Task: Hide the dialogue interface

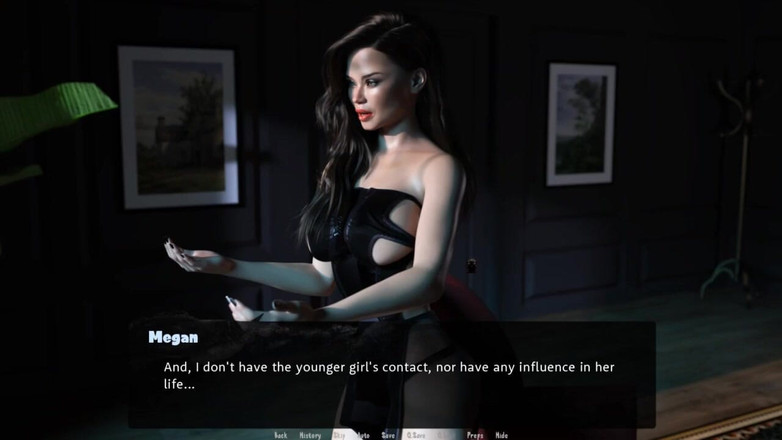Action: click(x=502, y=435)
